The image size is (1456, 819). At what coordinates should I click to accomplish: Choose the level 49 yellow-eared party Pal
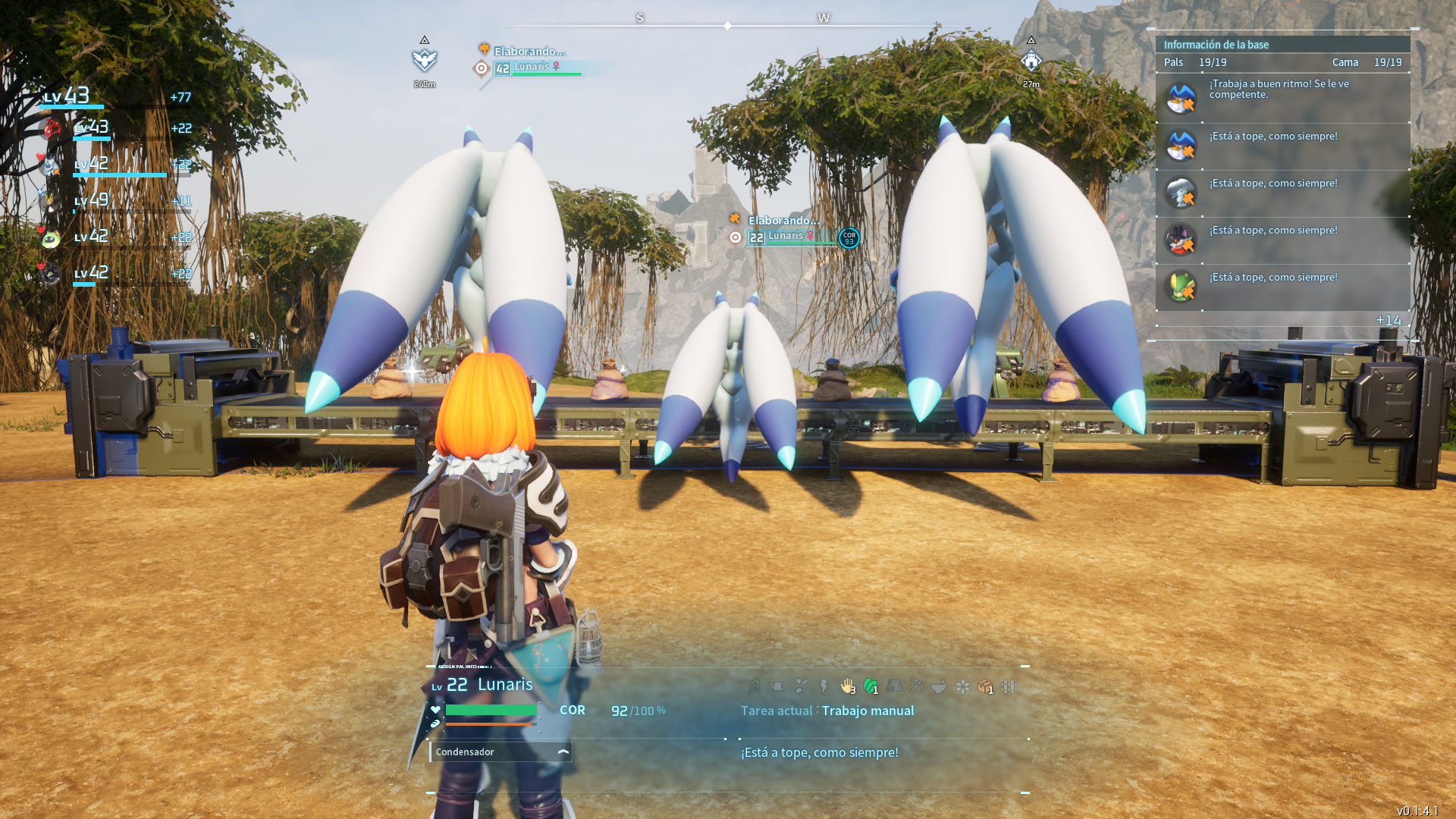[x=51, y=201]
